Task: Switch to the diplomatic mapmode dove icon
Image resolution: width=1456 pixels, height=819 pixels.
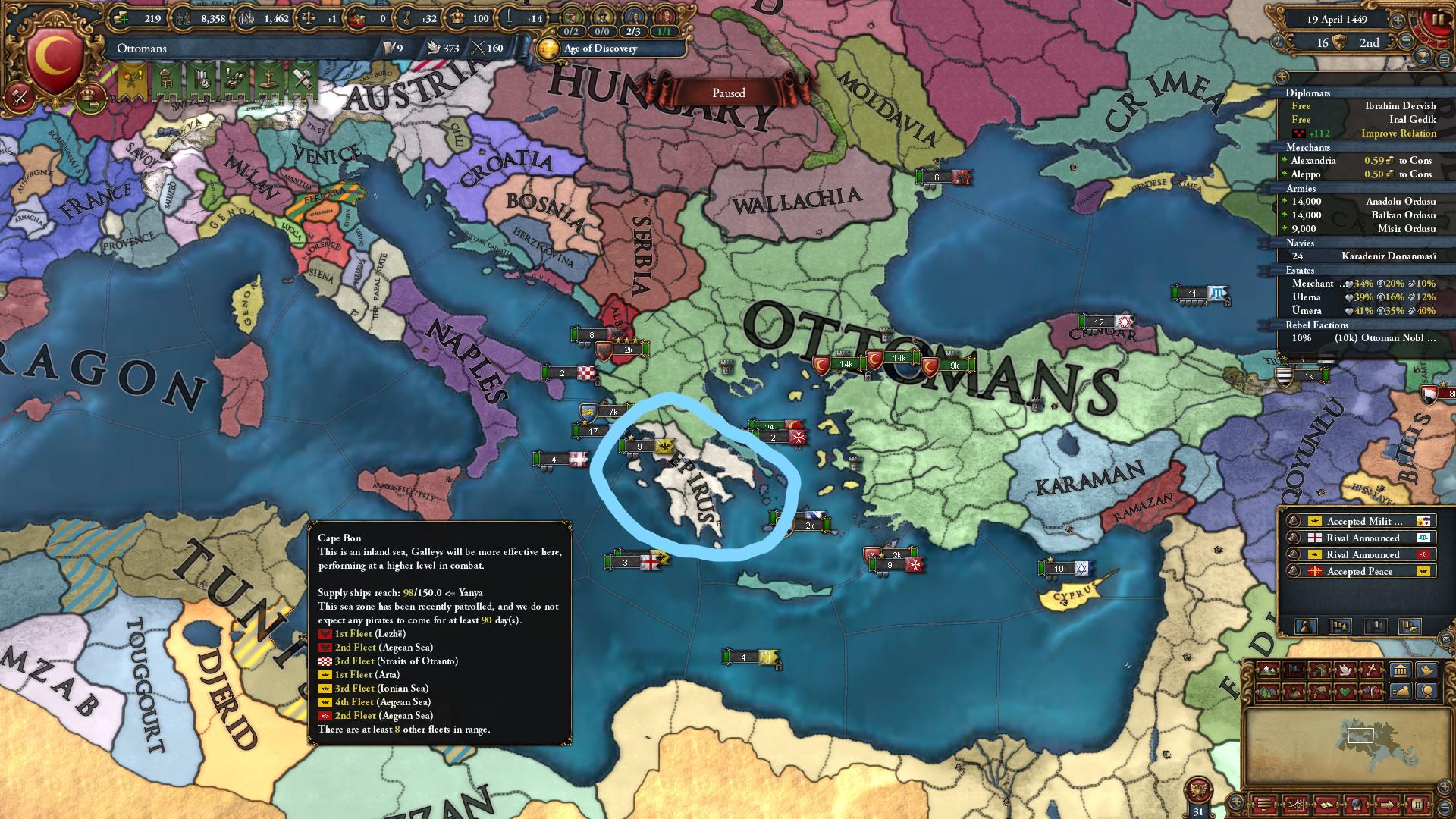Action: coord(1345,670)
